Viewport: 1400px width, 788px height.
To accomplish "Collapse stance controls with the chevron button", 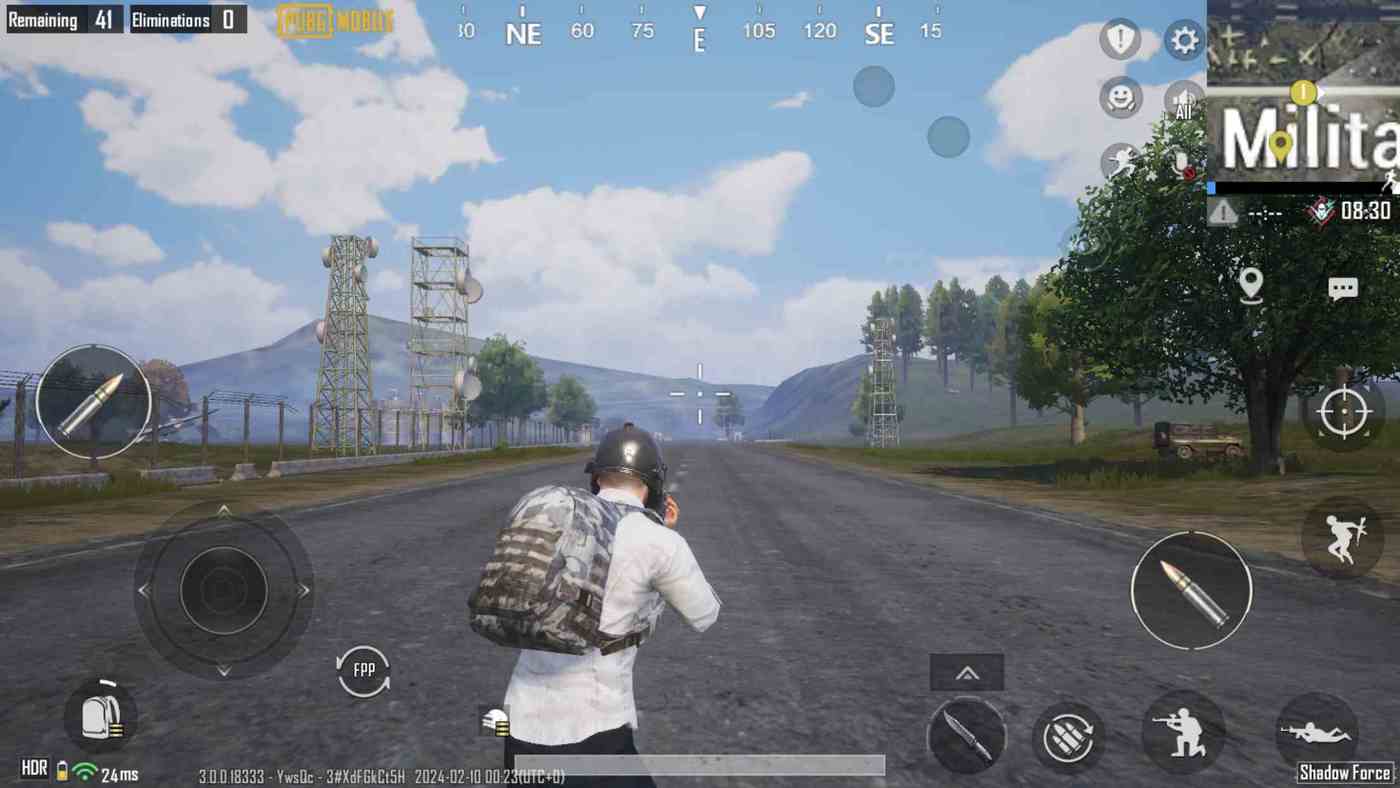I will (966, 672).
